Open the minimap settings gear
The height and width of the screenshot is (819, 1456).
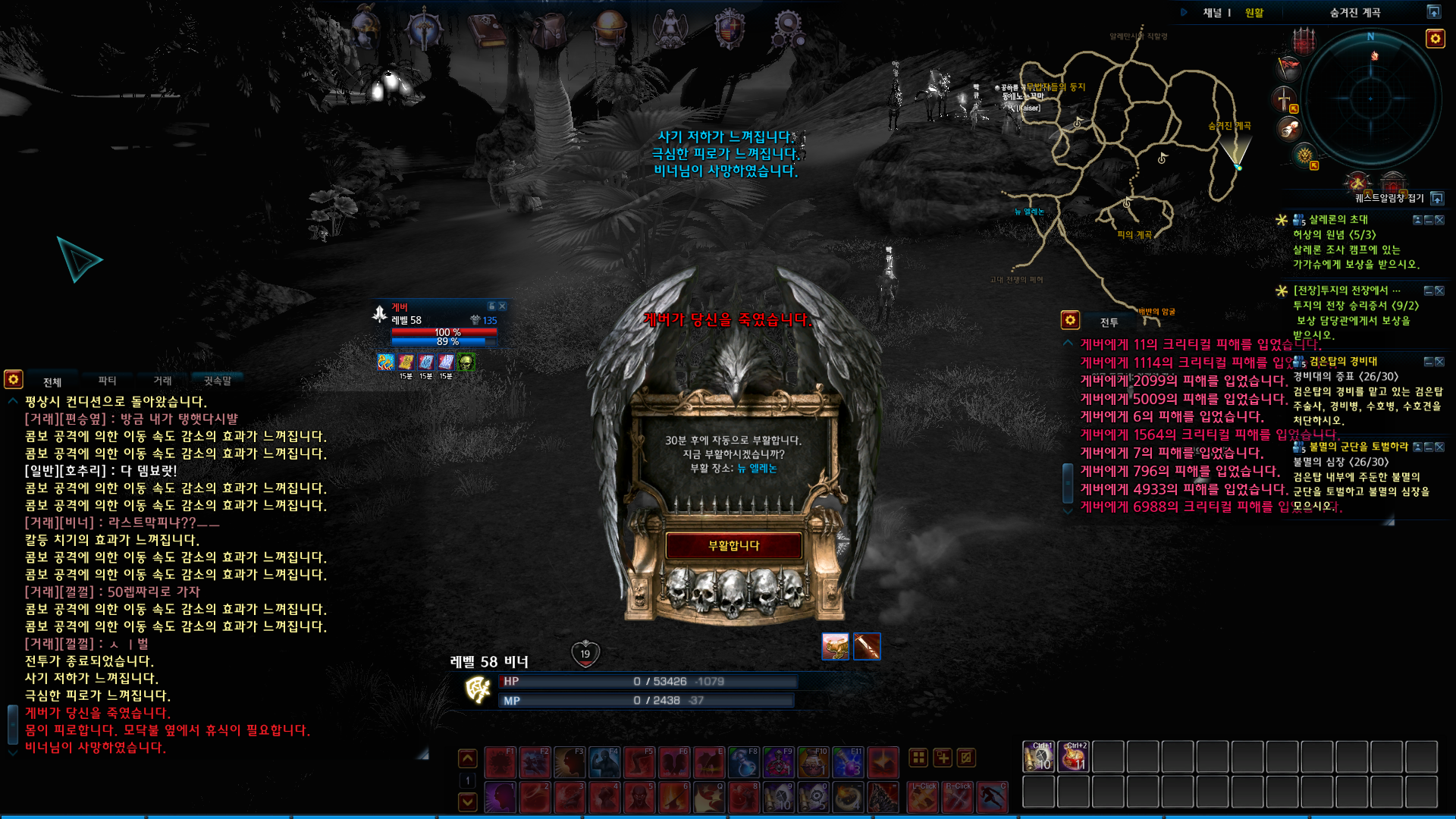(1435, 39)
